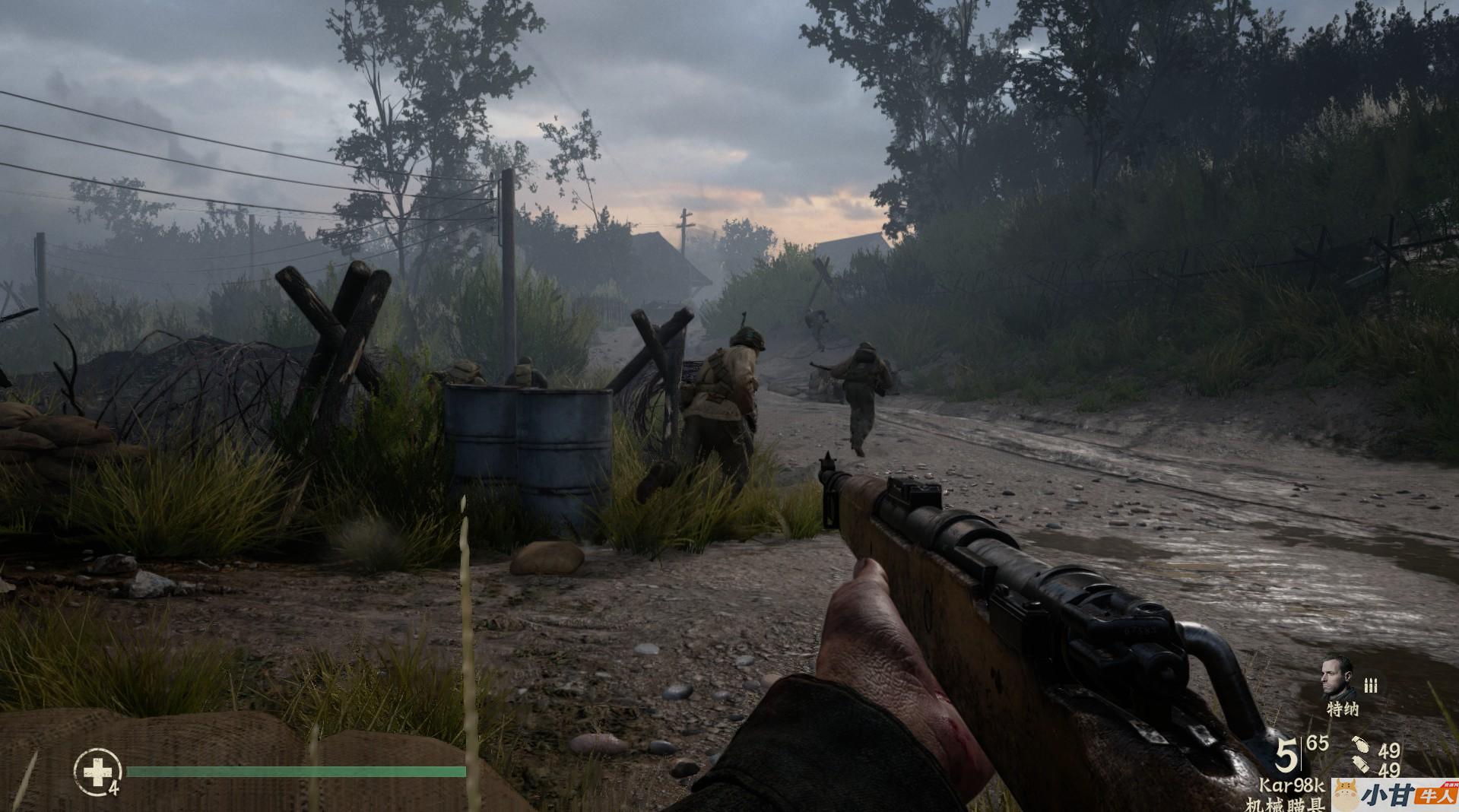Select squadmate 特纳's portrait
The image size is (1459, 812).
(x=1337, y=678)
